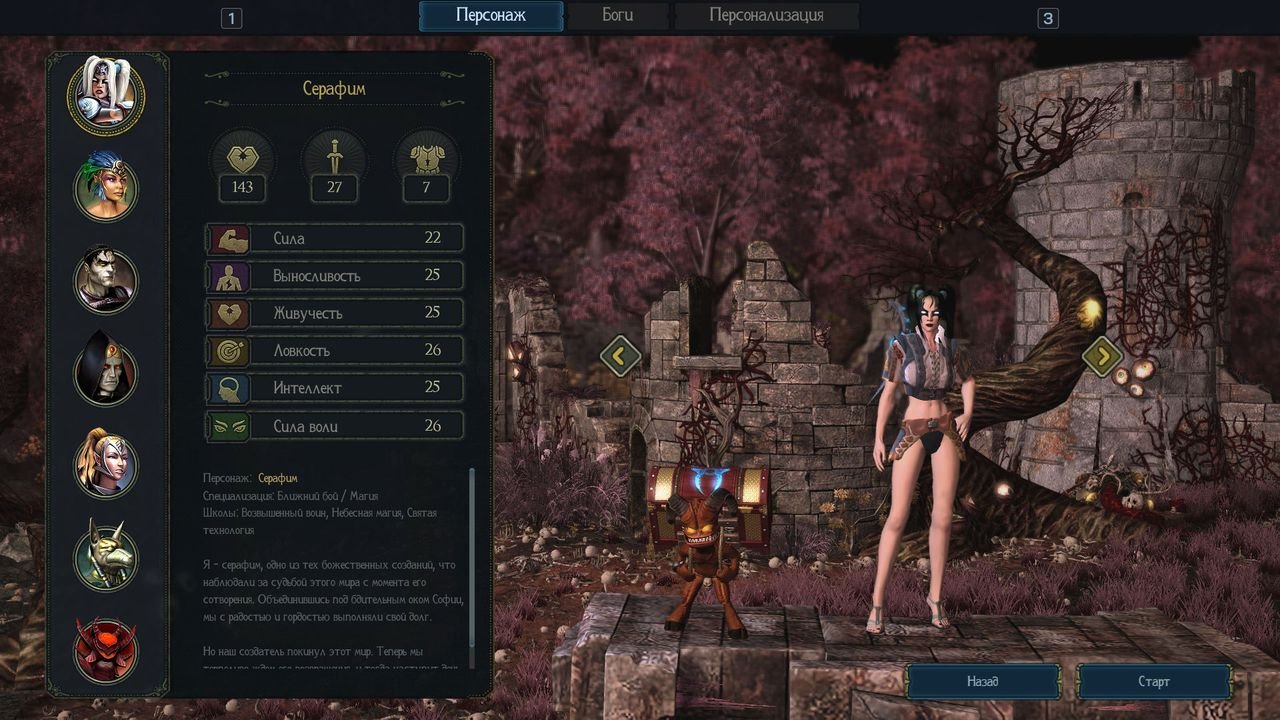Select the Сила воли attribute row
This screenshot has width=1280, height=720.
click(x=335, y=426)
